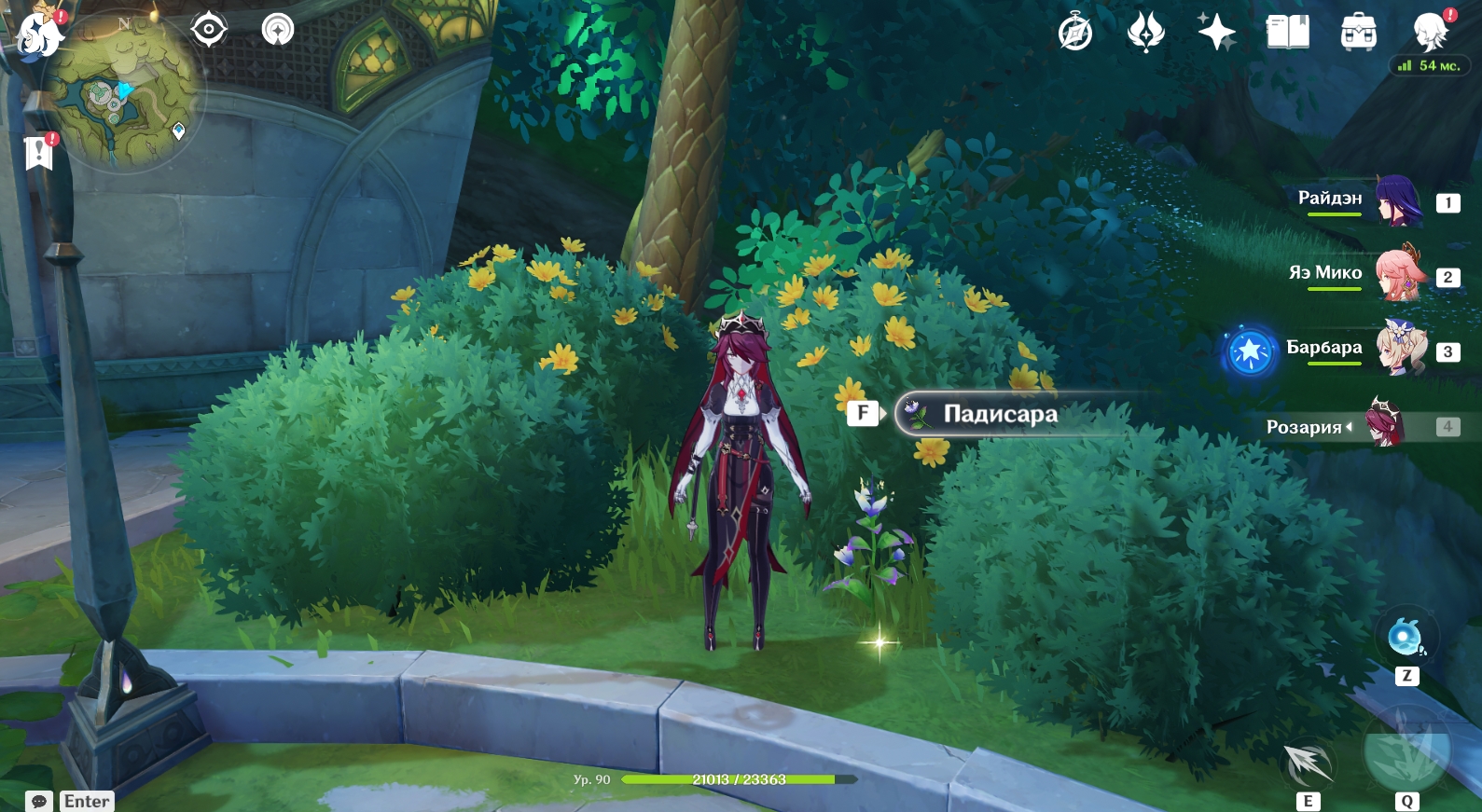
Task: Toggle the elemental sight eye icon
Action: click(x=208, y=30)
